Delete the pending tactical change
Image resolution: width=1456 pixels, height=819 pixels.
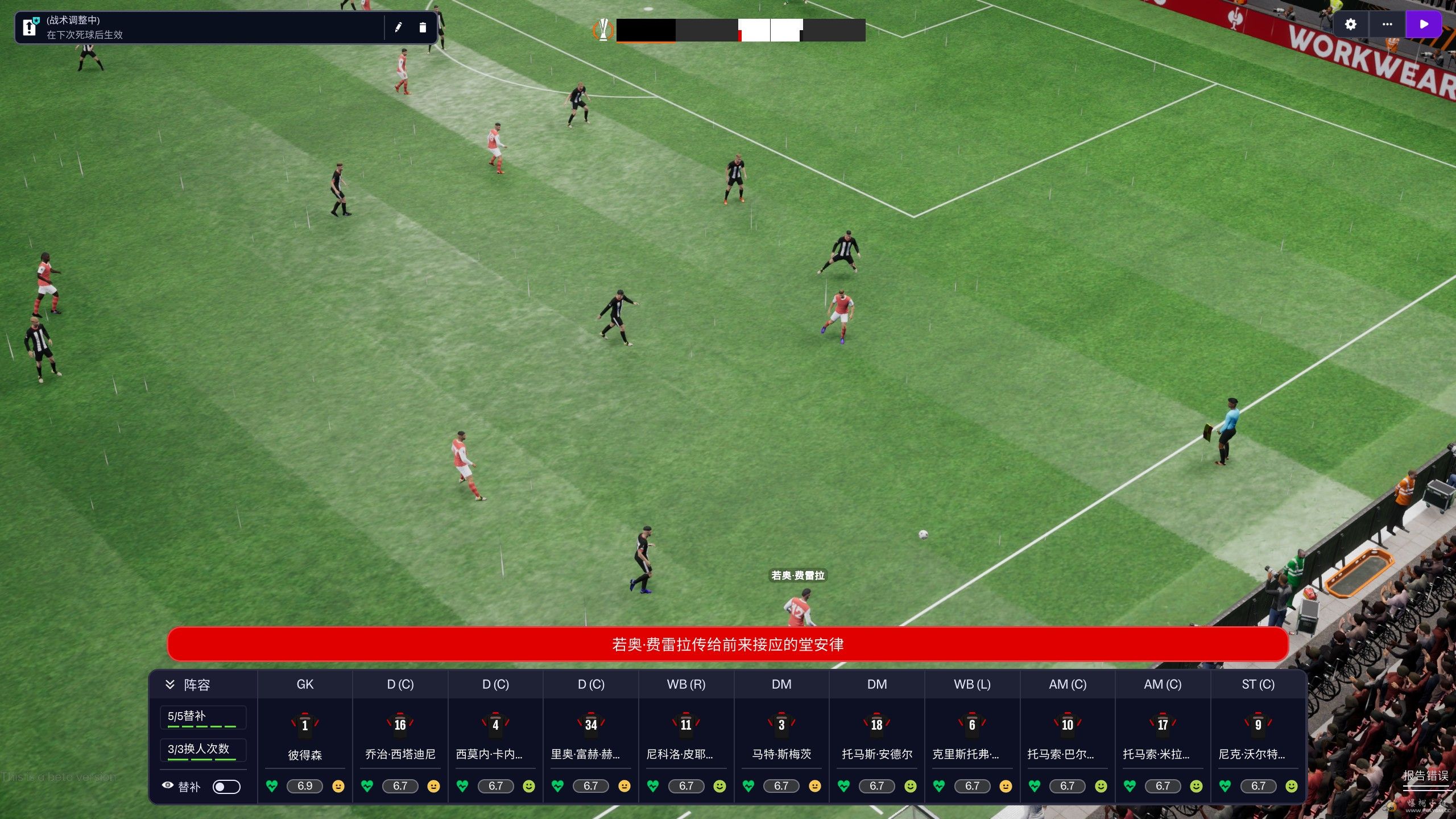423,27
